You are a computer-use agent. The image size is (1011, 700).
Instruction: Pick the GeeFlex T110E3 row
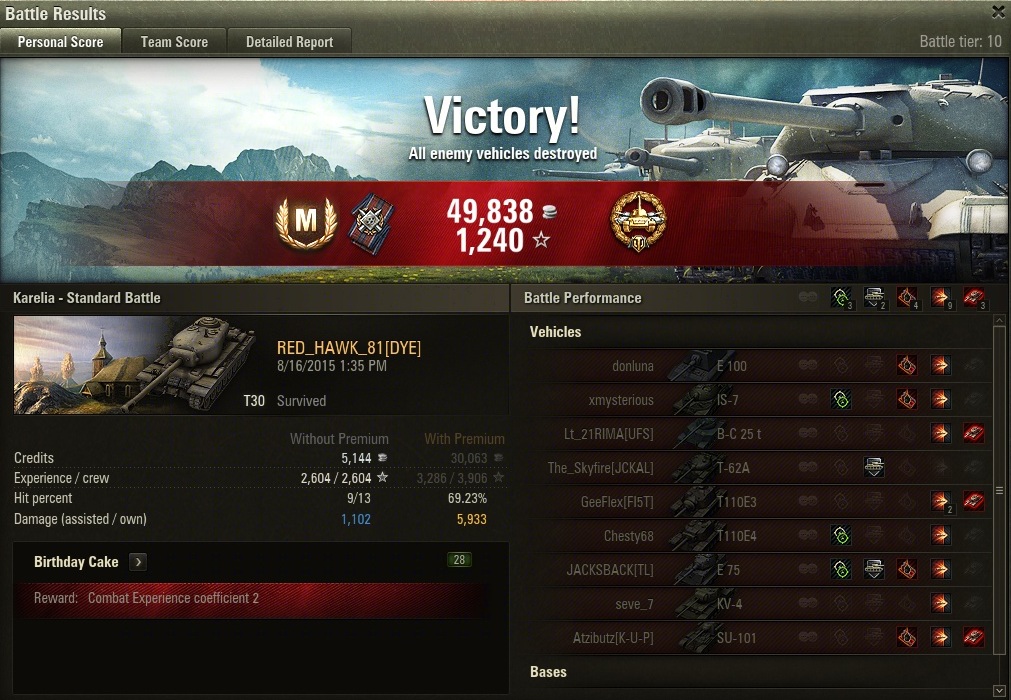pyautogui.click(x=760, y=502)
